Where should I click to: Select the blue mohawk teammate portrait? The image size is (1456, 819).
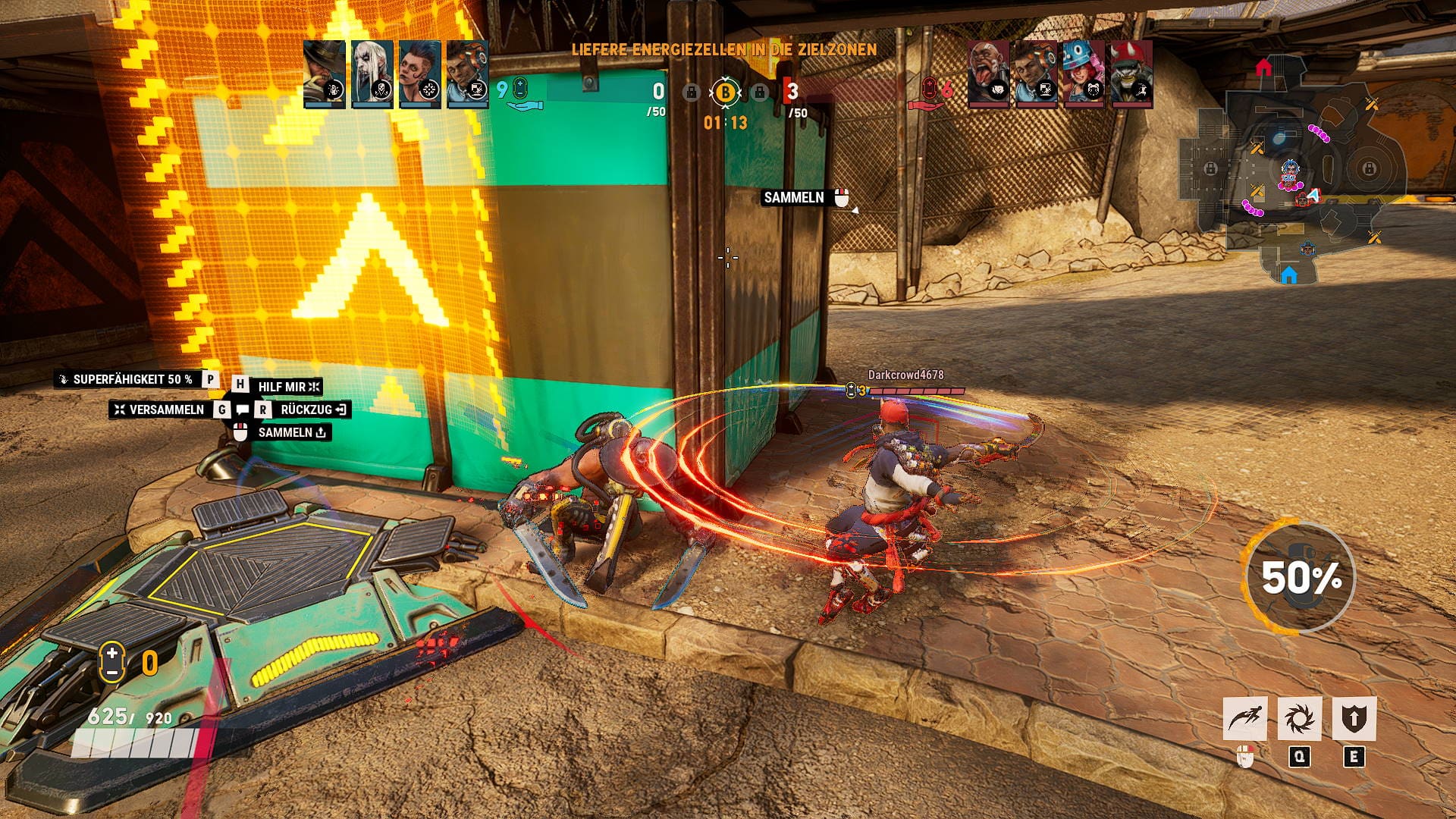pyautogui.click(x=419, y=74)
